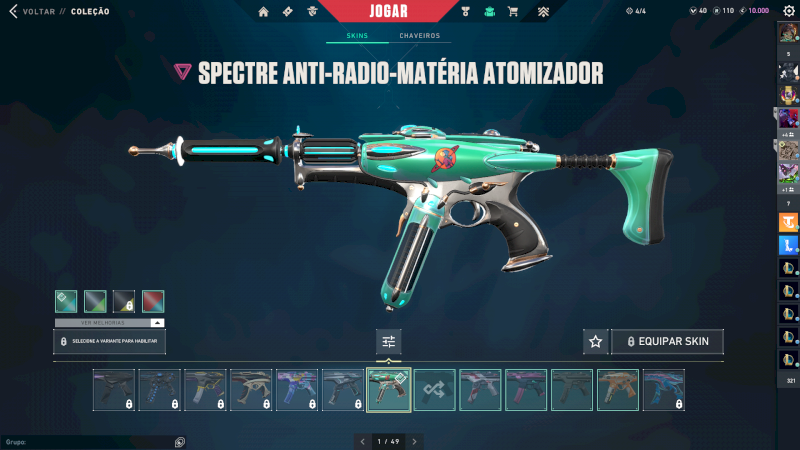Image resolution: width=800 pixels, height=450 pixels.
Task: Select the locked blue-pink Spectre skin thumbnail
Action: coord(664,390)
